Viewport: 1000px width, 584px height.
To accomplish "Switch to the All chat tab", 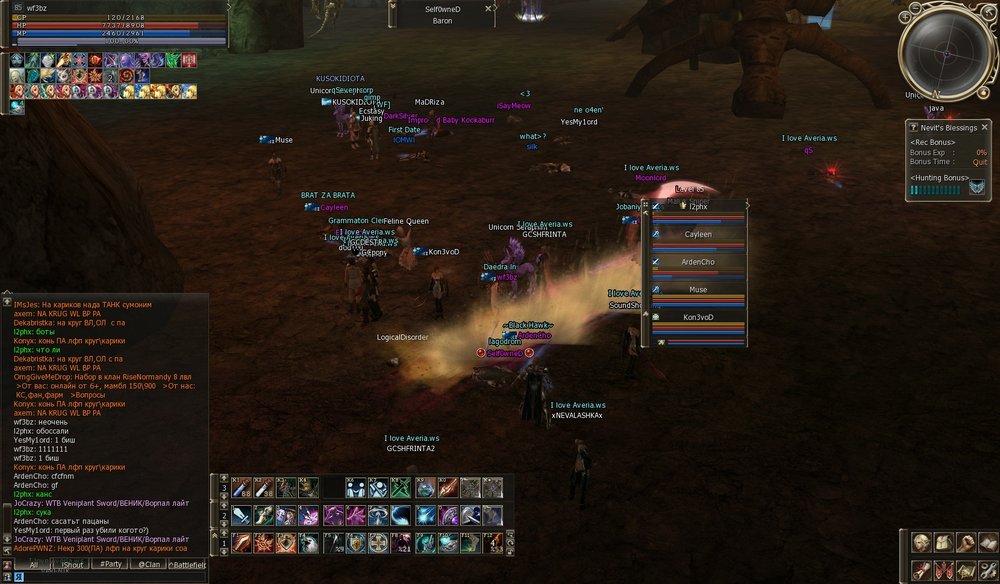I will [33, 565].
